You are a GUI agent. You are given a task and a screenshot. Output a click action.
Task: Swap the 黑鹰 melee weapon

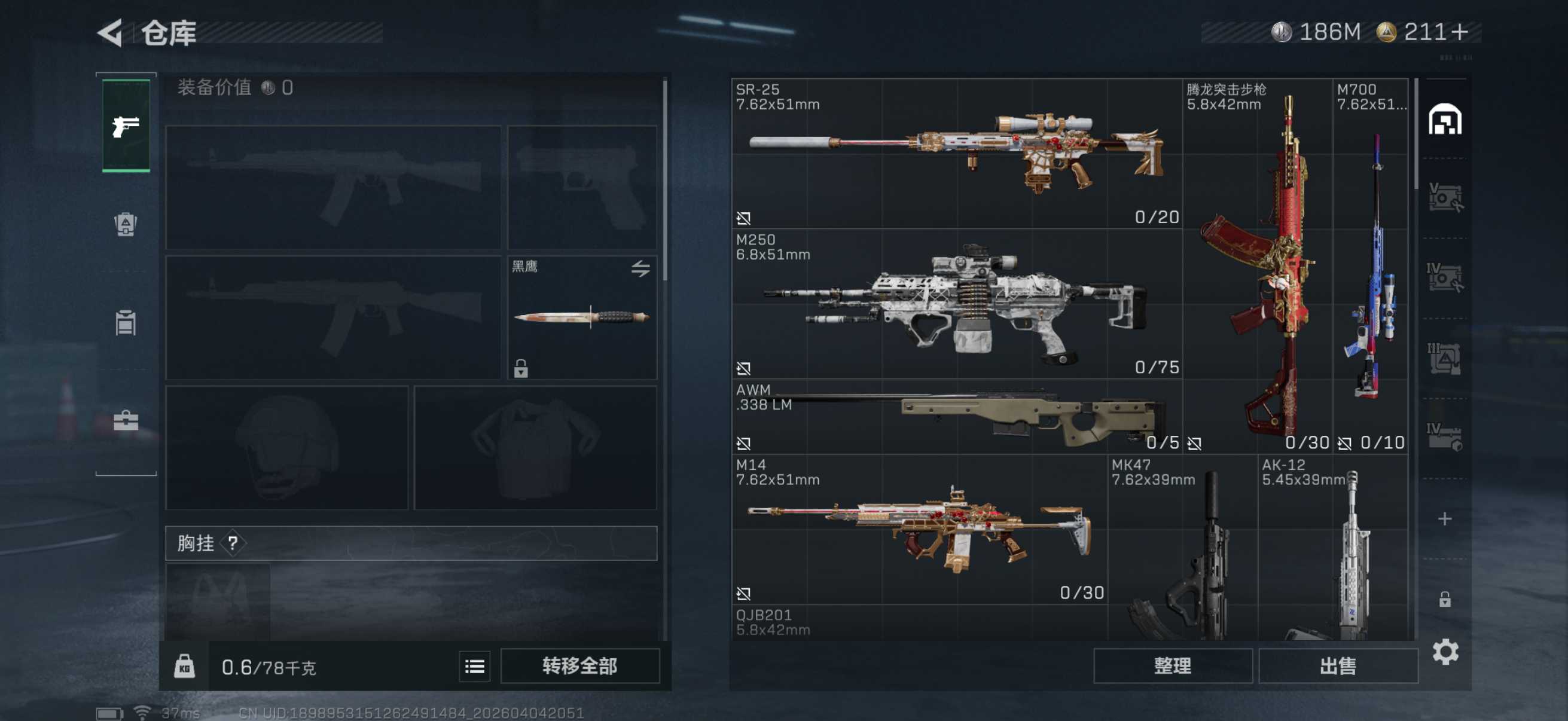(640, 268)
